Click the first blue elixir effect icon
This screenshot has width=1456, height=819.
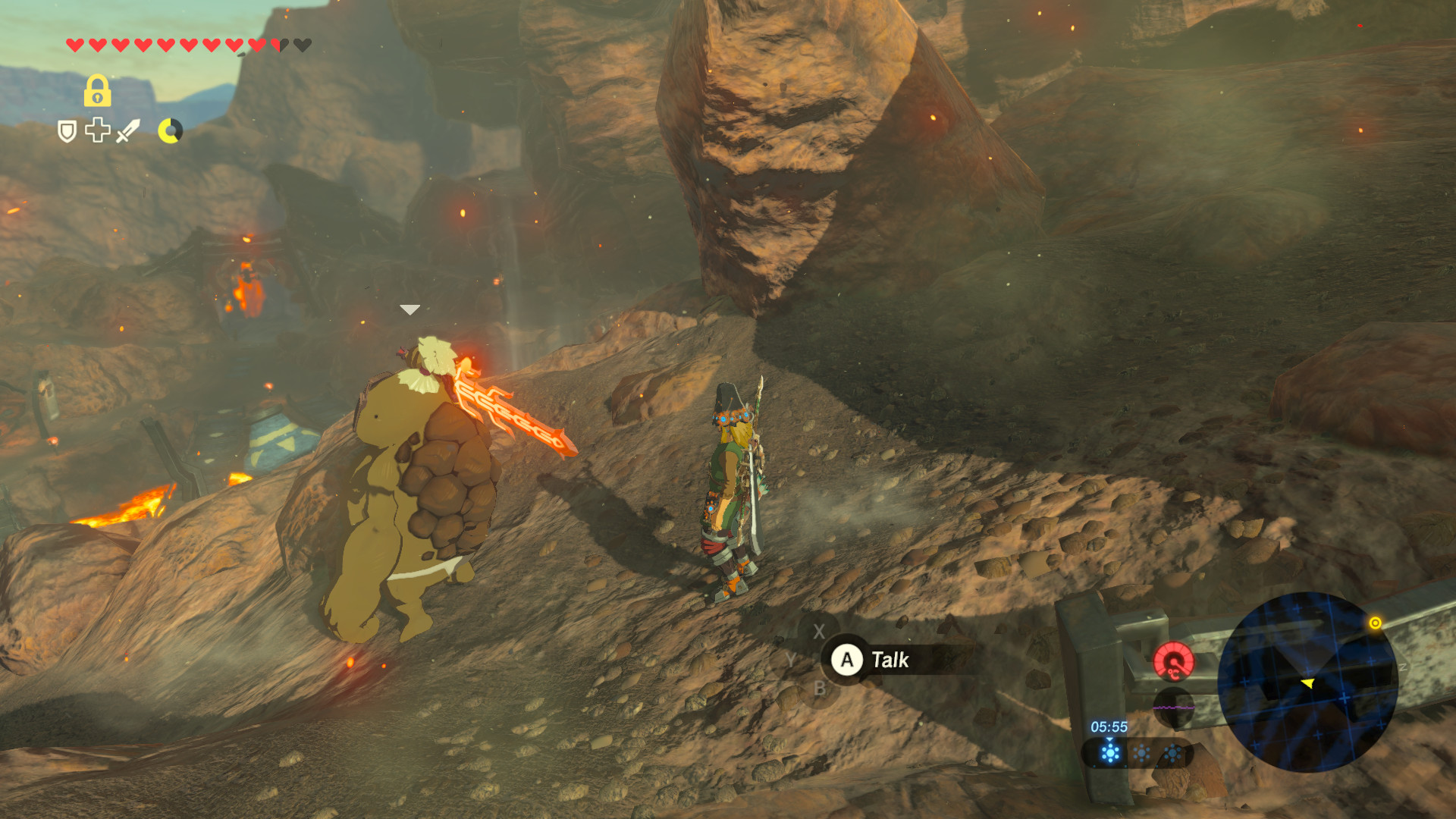click(x=1109, y=752)
